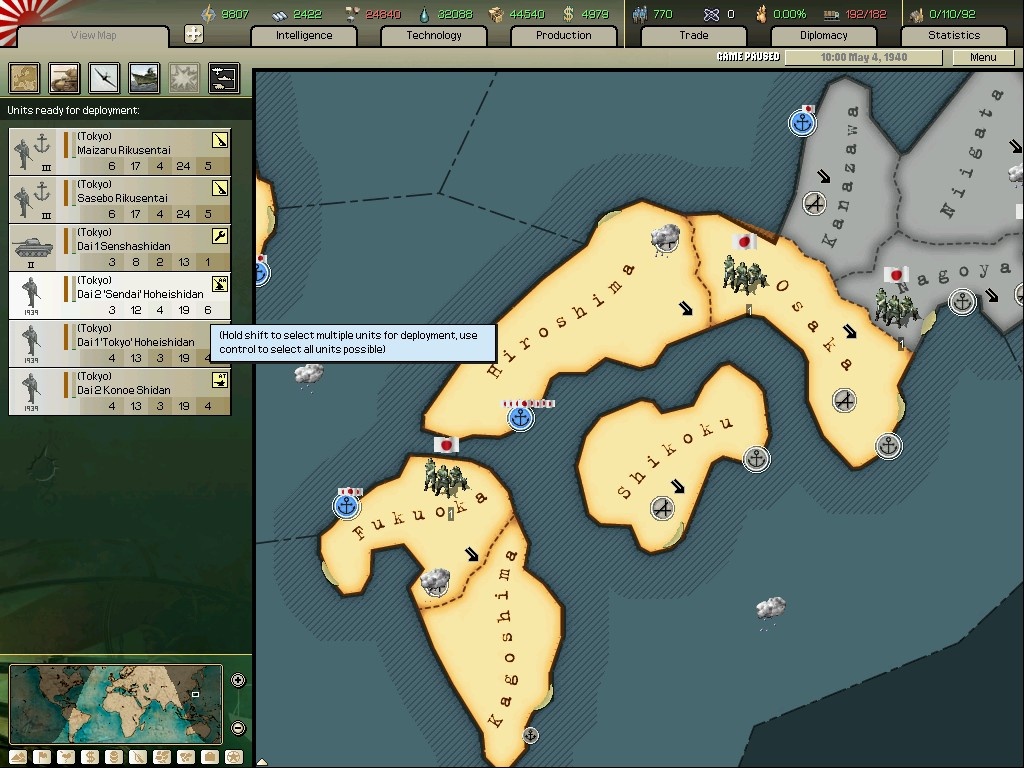Open the Diplomacy tab
The width and height of the screenshot is (1024, 768).
tap(823, 36)
